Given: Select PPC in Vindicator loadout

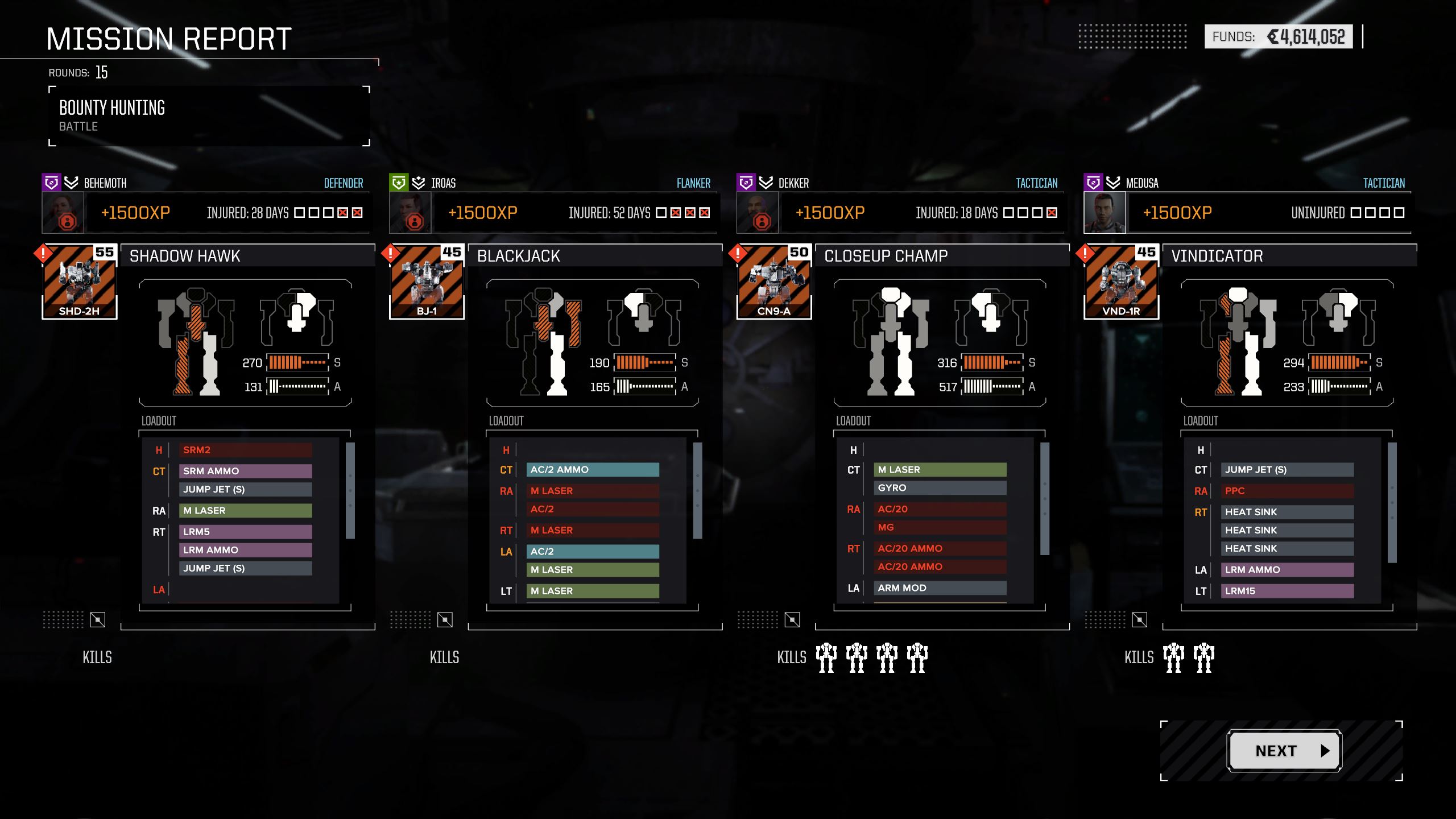Looking at the screenshot, I should point(1287,491).
